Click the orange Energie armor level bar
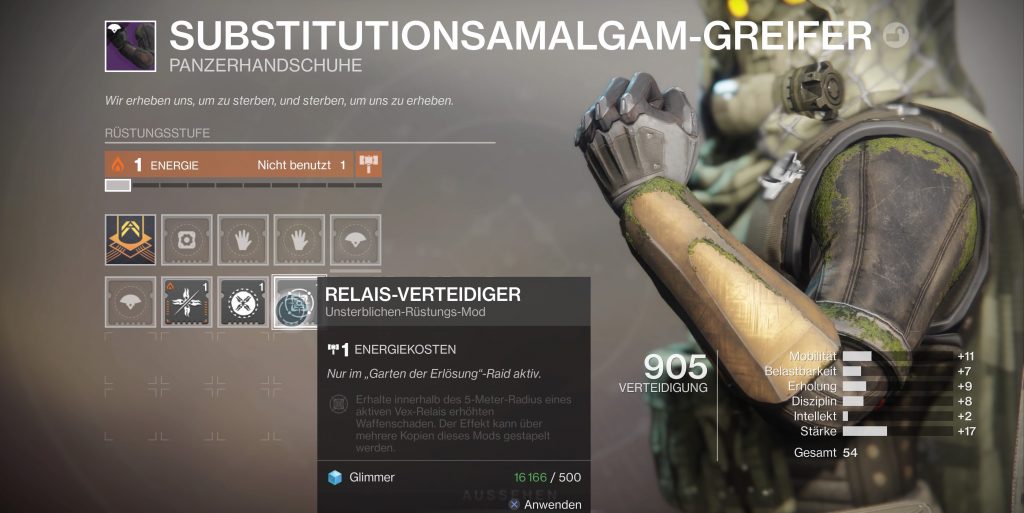This screenshot has width=1024, height=513. pos(228,164)
